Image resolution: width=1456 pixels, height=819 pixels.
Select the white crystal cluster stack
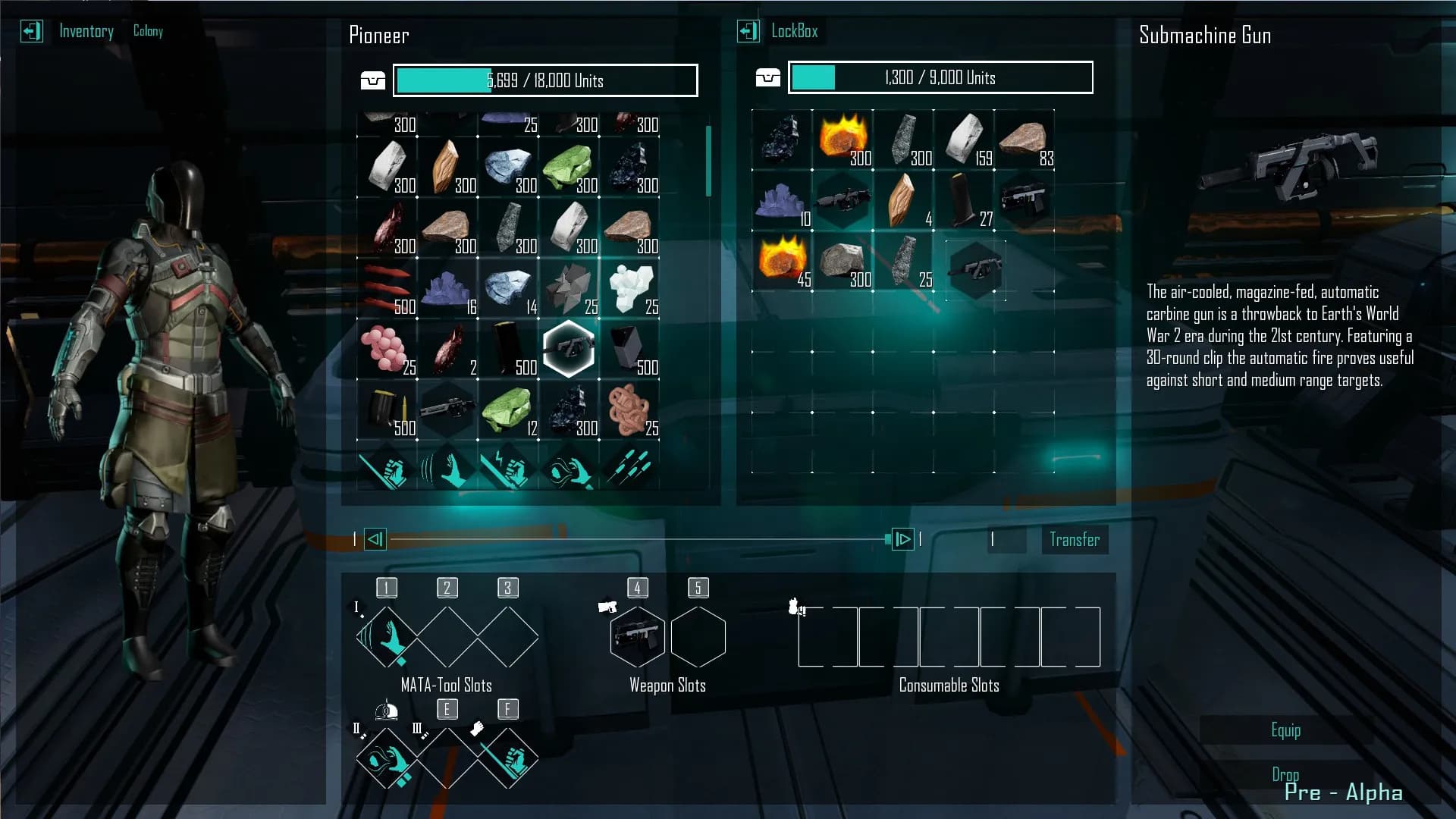click(629, 288)
